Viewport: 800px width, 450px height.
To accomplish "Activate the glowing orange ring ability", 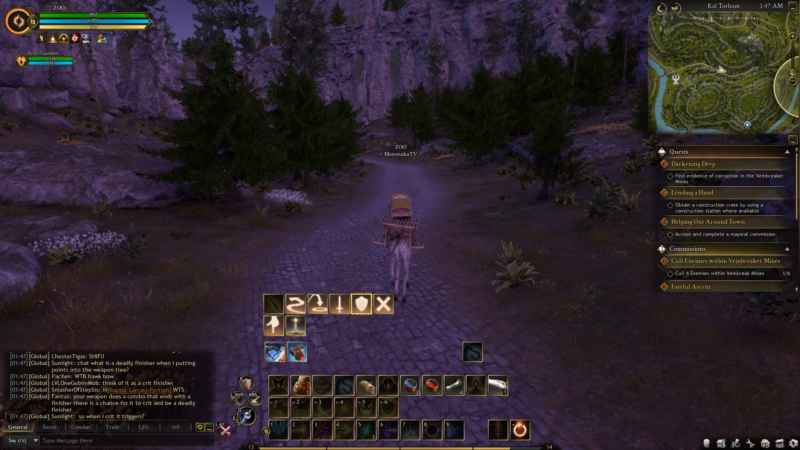I will click(x=521, y=430).
